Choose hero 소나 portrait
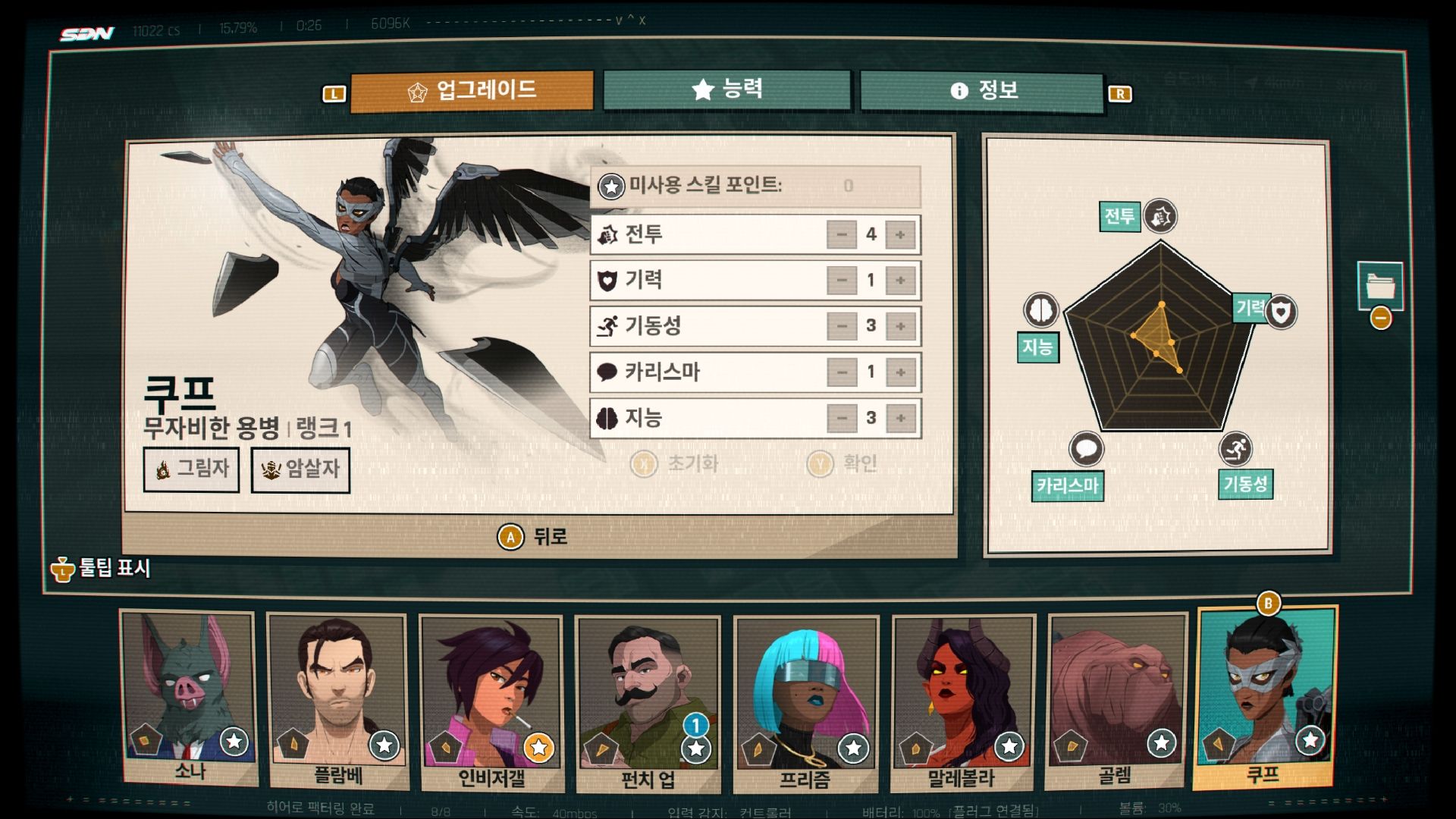The width and height of the screenshot is (1456, 819). click(189, 698)
